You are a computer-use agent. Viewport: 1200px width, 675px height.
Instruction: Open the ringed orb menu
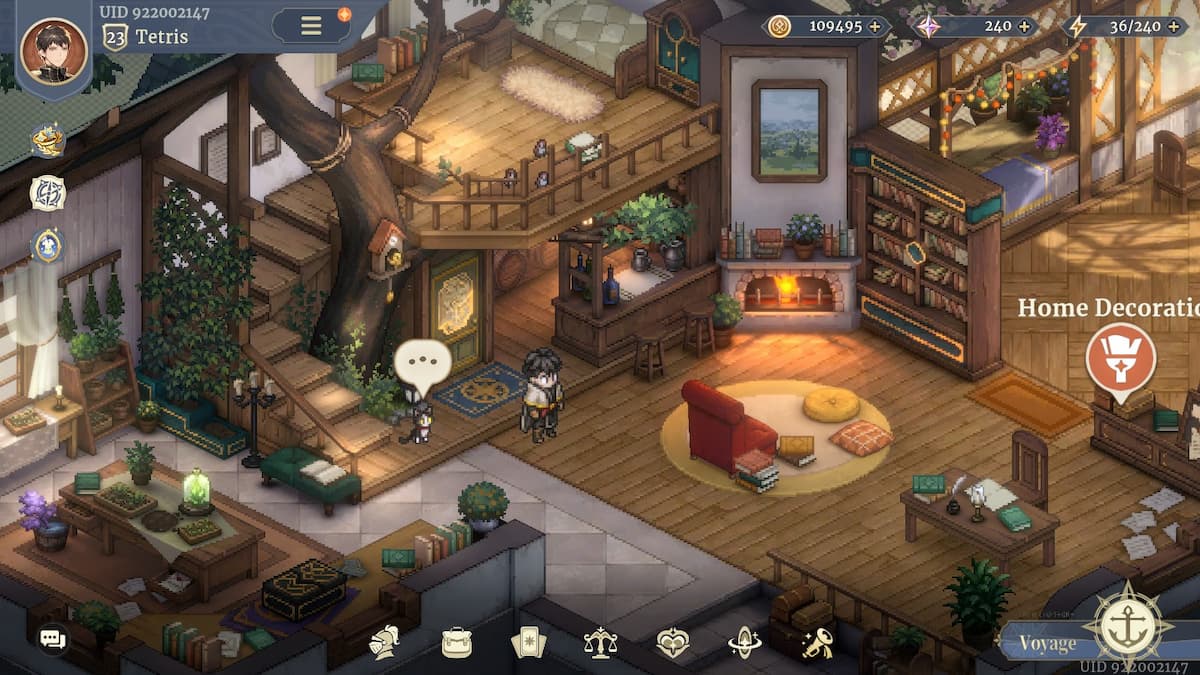click(x=744, y=641)
